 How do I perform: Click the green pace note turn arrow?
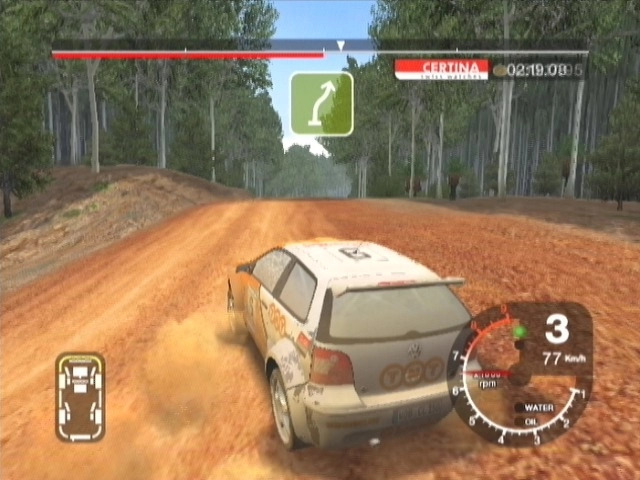(x=321, y=104)
